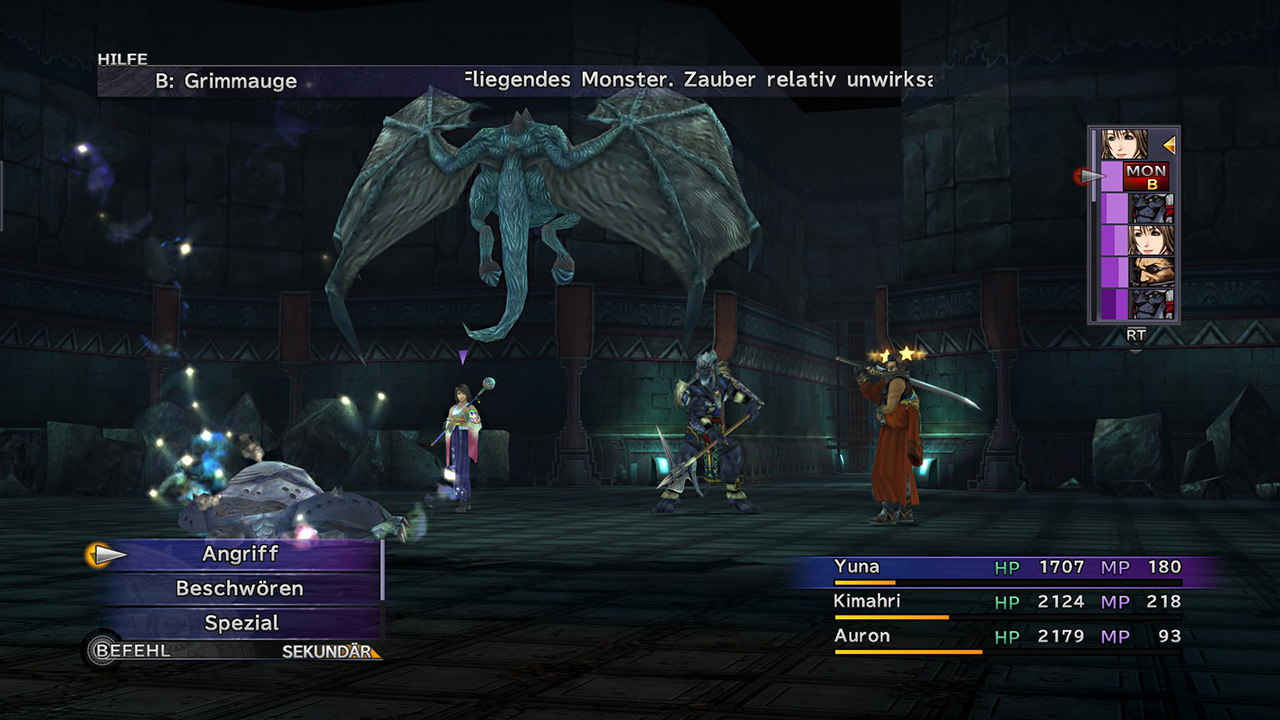
Task: Select Yuna's row in the party status list
Action: point(1007,568)
